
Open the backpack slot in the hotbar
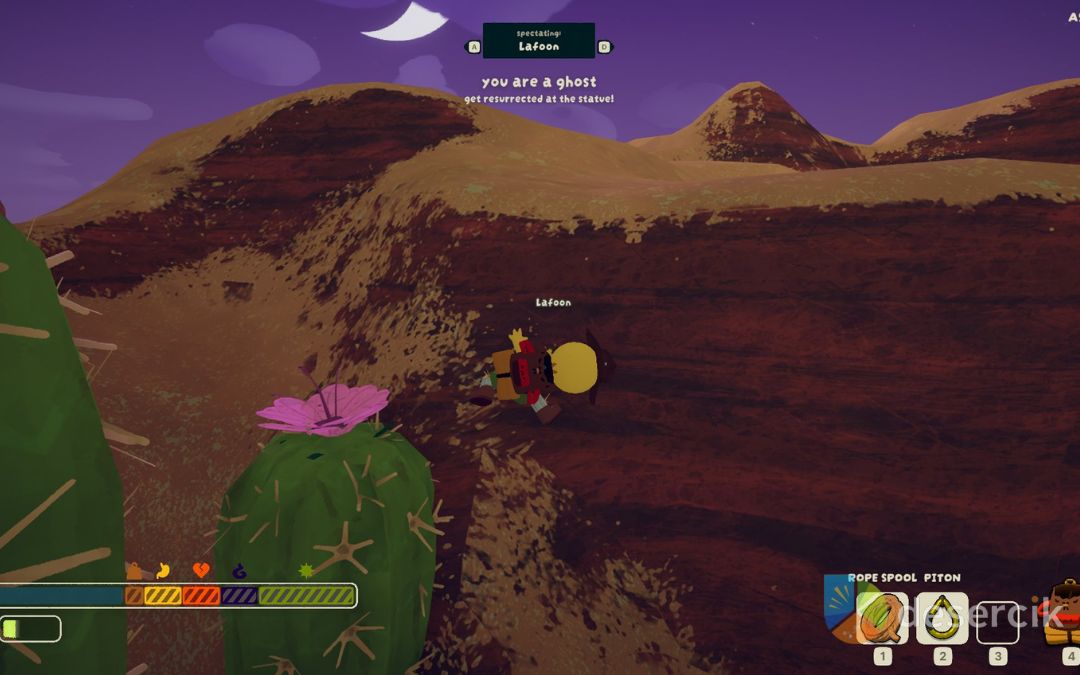point(1064,613)
